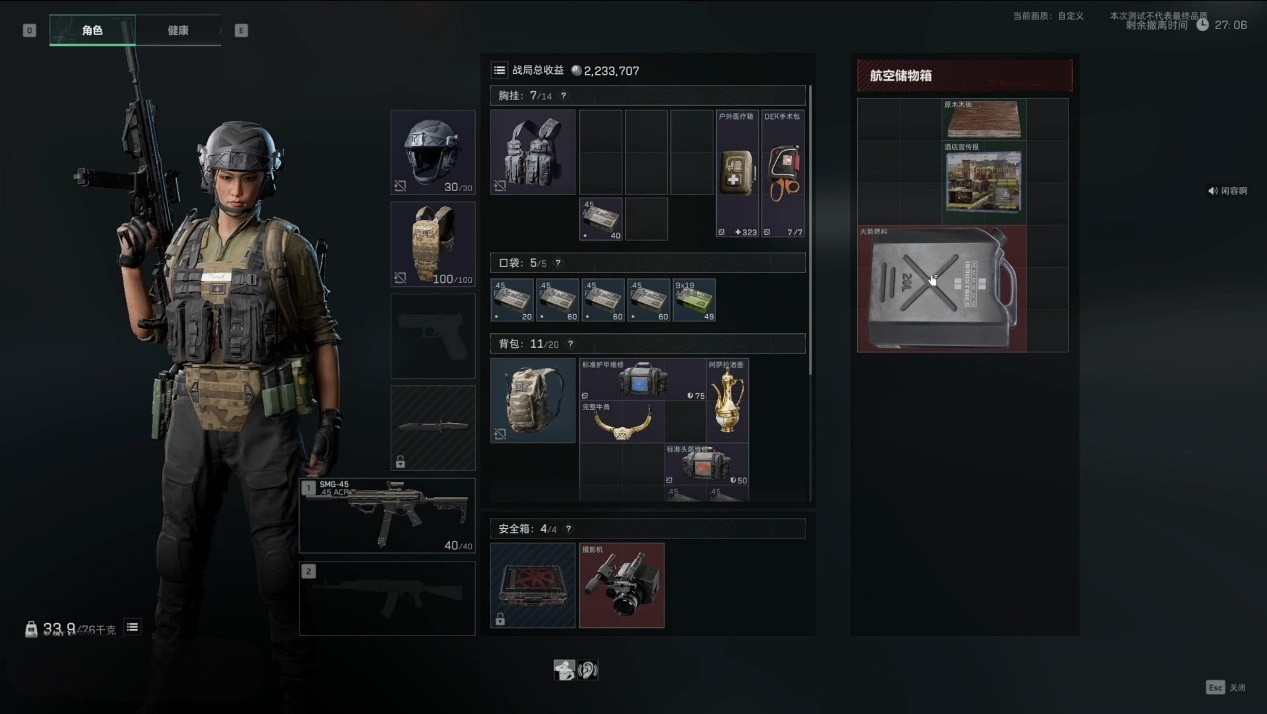The width and height of the screenshot is (1267, 714).
Task: Pick the golden 阿萨拉酒壶 wine pot
Action: 727,400
